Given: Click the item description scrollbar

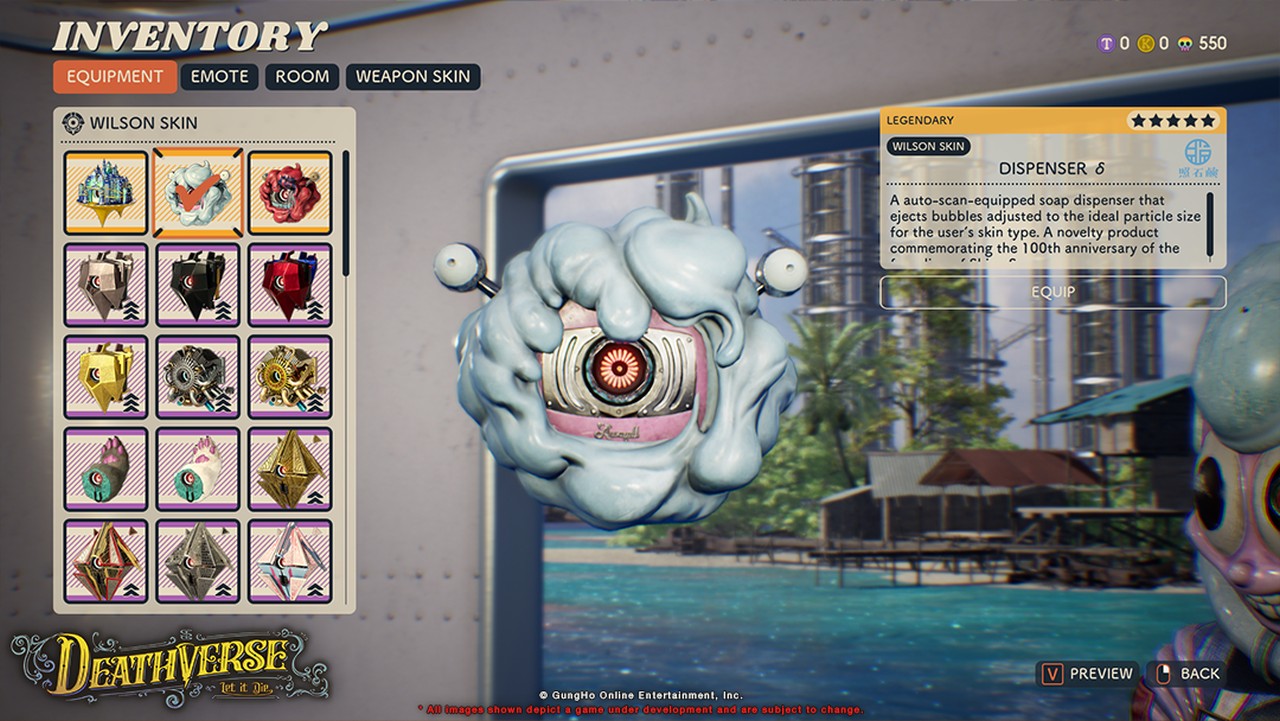Looking at the screenshot, I should pyautogui.click(x=1209, y=225).
